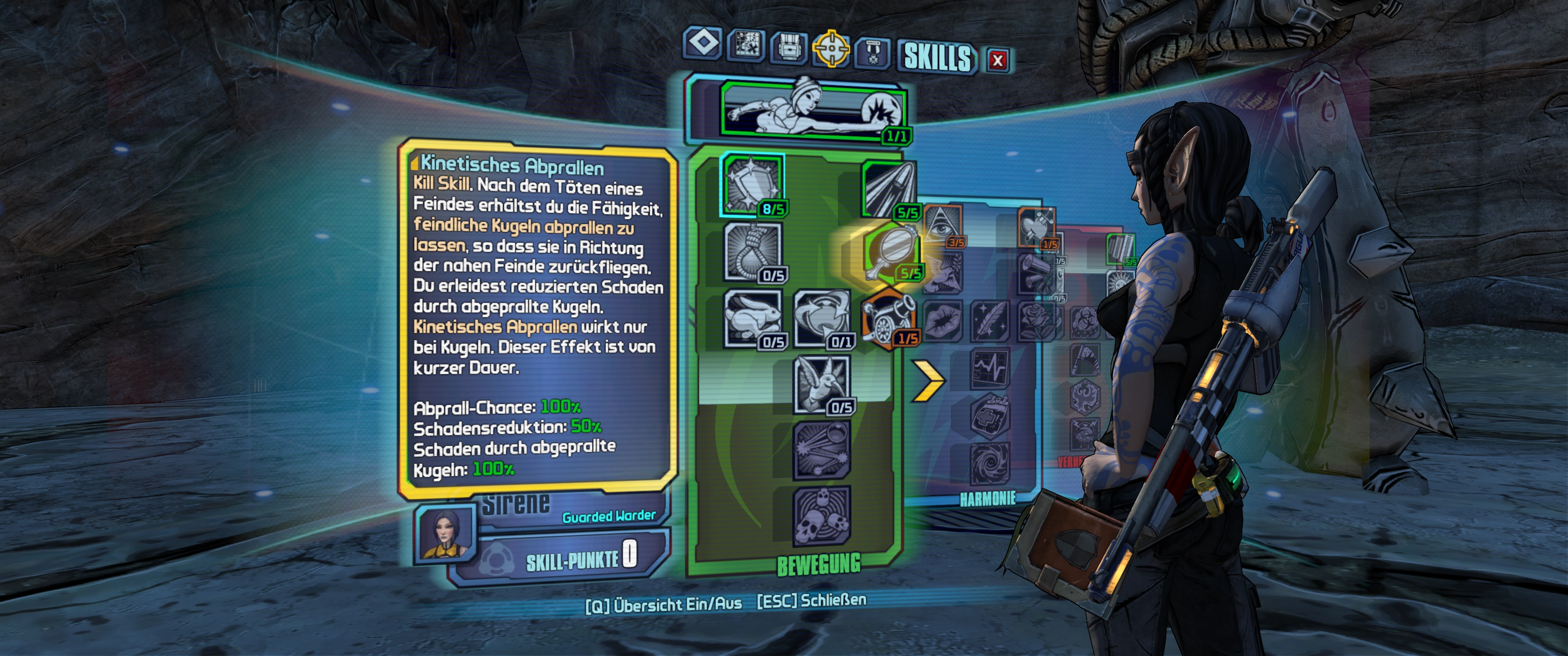Choose the heartbeat monitor skill in Harmonie
The width and height of the screenshot is (1568, 656).
990,368
